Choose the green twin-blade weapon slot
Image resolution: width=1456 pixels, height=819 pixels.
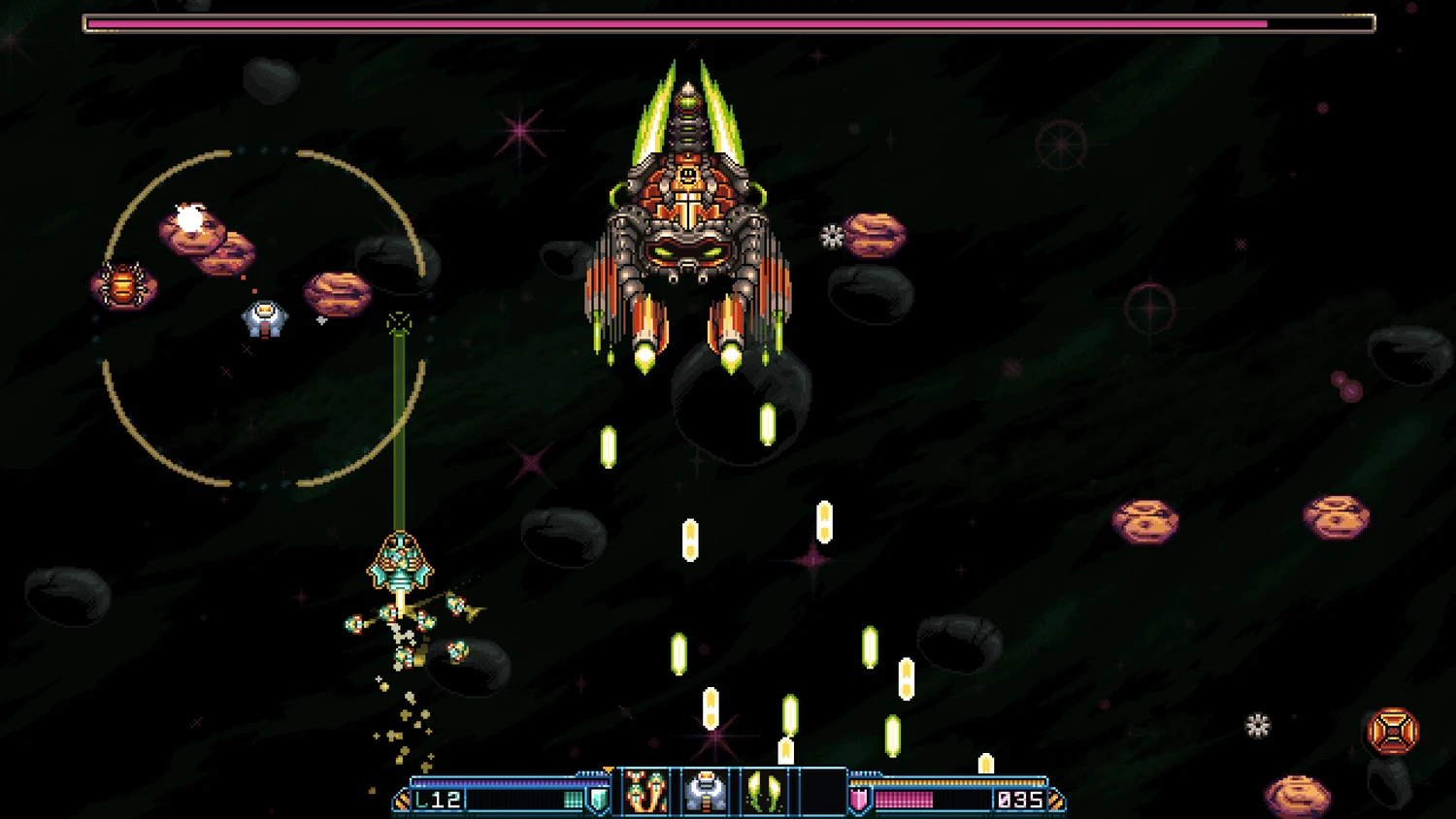point(765,791)
